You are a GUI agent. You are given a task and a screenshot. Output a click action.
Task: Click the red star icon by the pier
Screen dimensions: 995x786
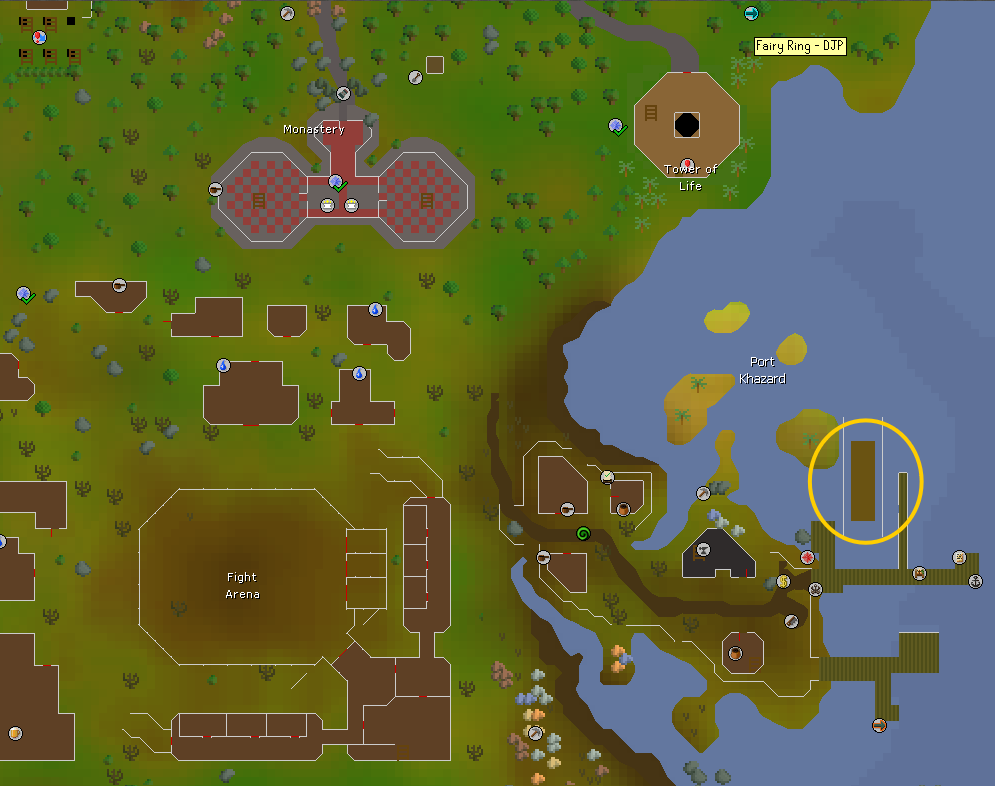(x=807, y=557)
